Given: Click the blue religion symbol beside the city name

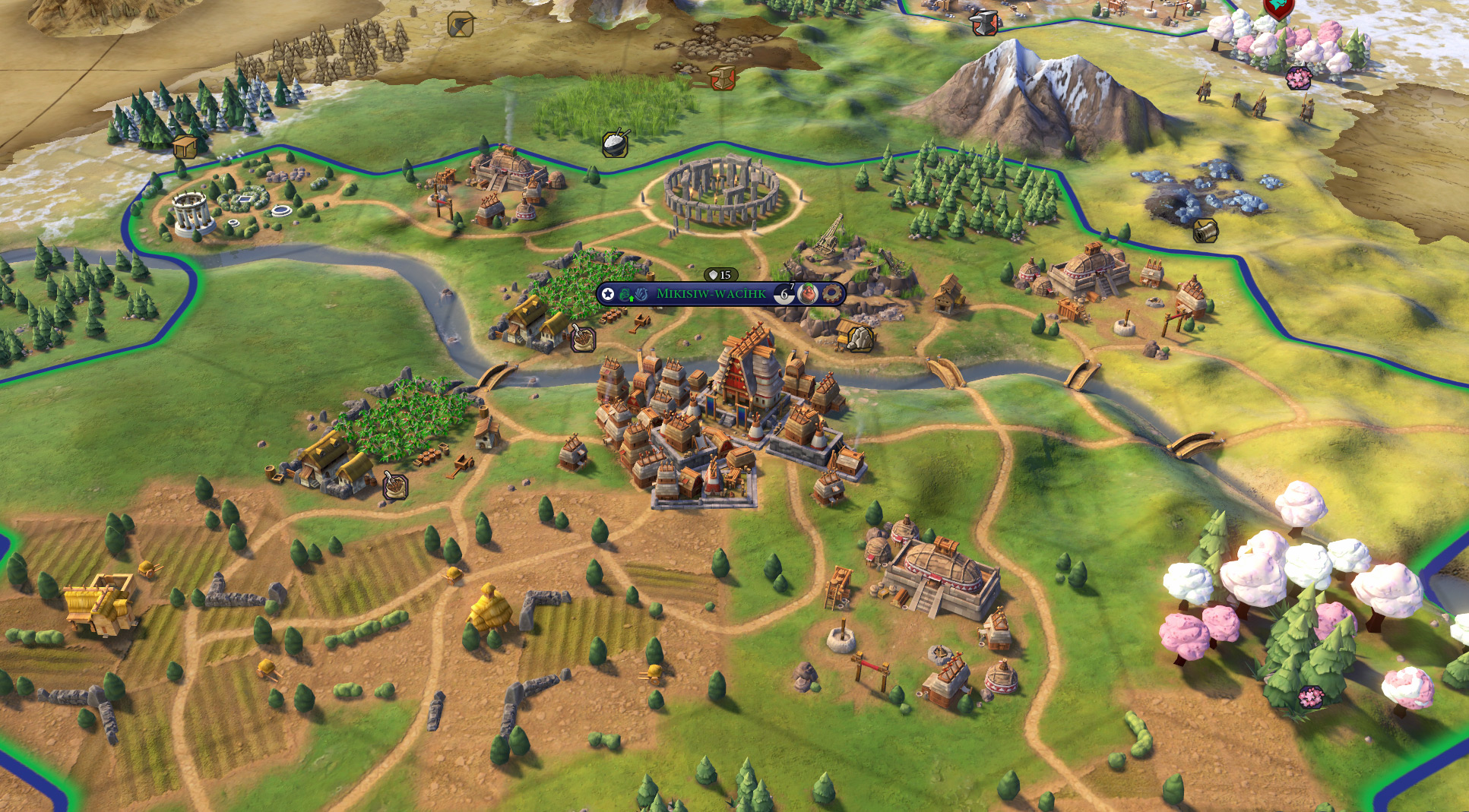Looking at the screenshot, I should (x=642, y=295).
